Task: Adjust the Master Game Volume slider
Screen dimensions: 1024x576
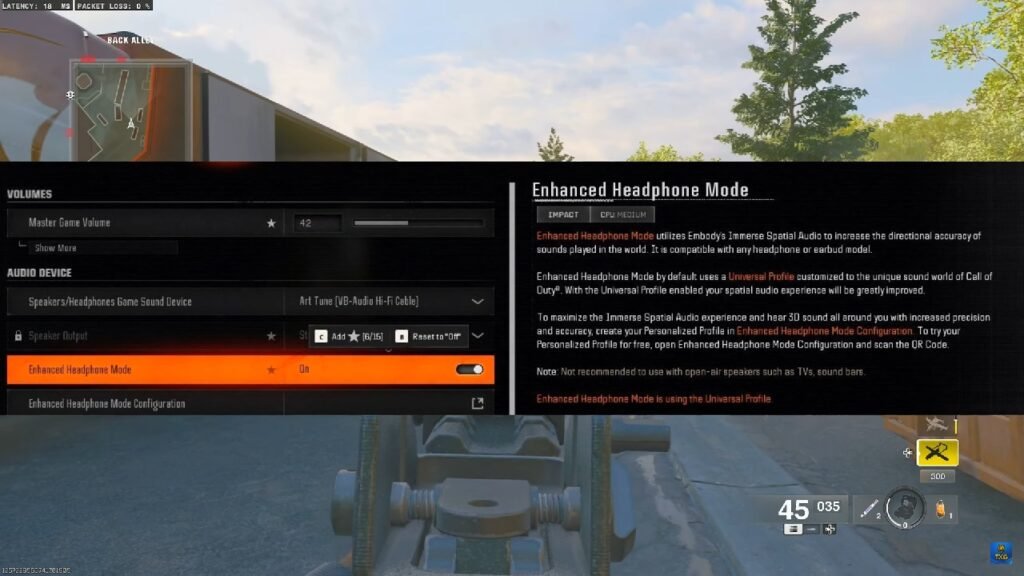Action: click(418, 223)
